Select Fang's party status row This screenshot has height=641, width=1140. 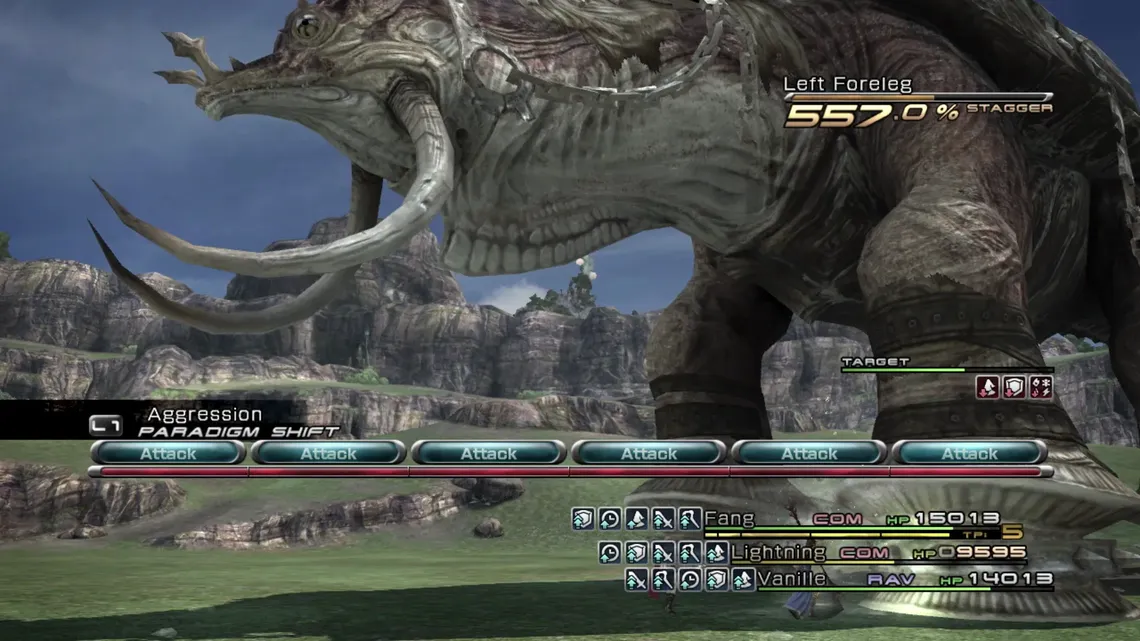coord(850,519)
